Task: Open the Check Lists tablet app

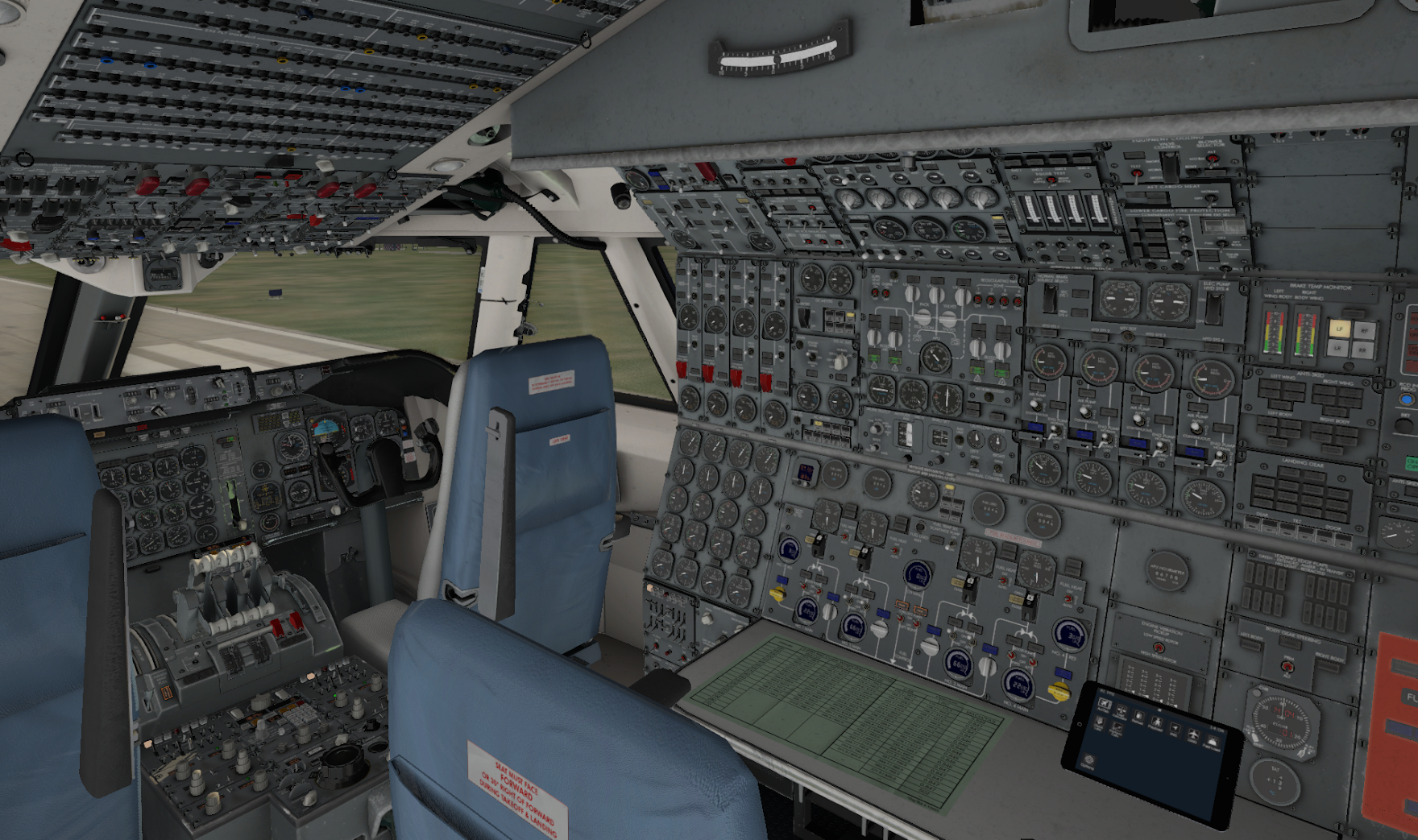Action: pos(1099,722)
